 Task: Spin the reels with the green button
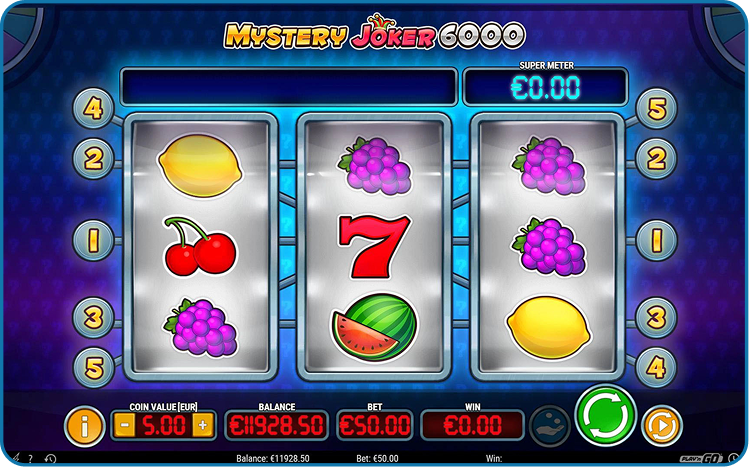(606, 415)
